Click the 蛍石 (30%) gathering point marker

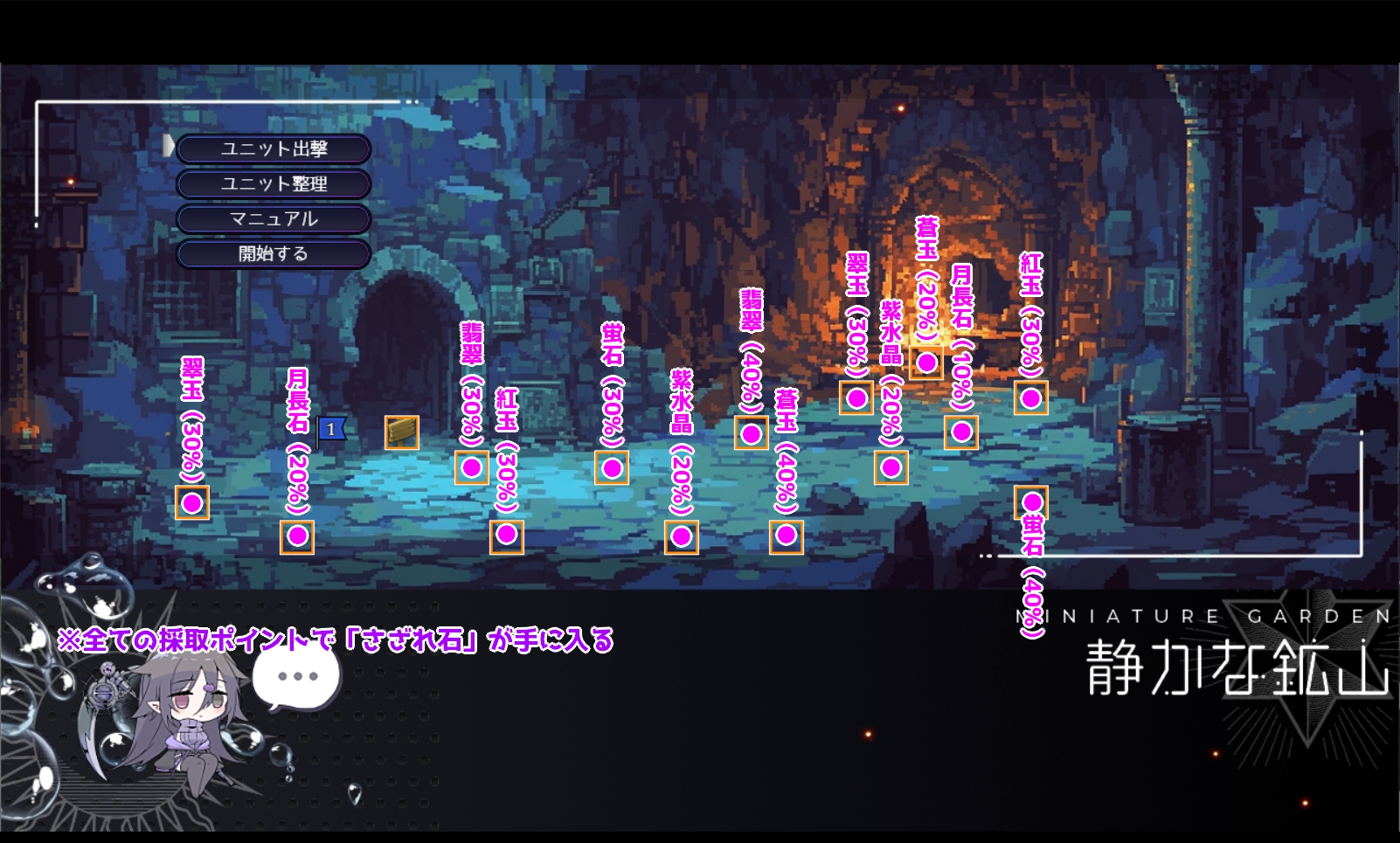point(612,467)
